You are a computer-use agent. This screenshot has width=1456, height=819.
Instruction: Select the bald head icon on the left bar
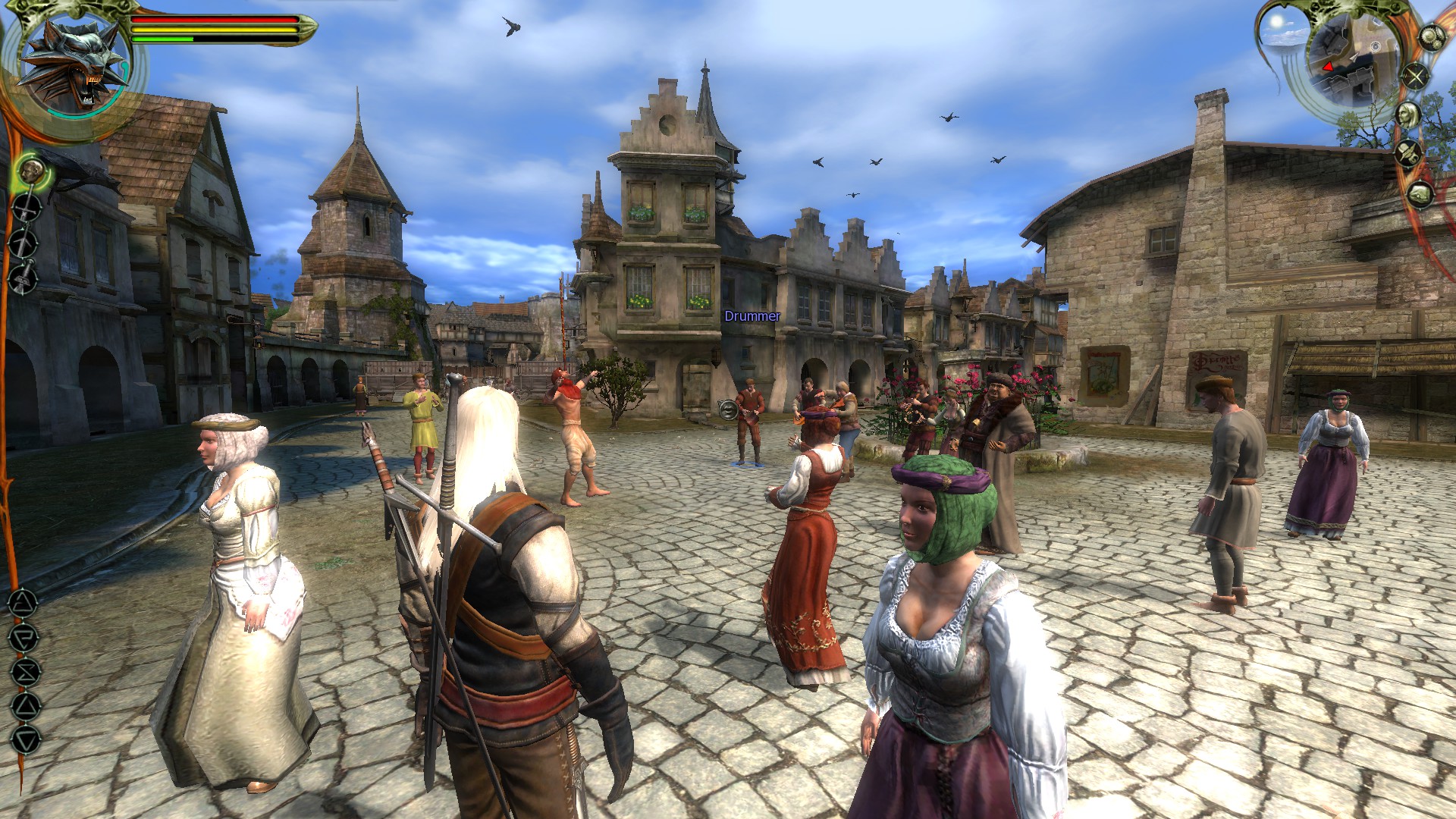tap(32, 171)
